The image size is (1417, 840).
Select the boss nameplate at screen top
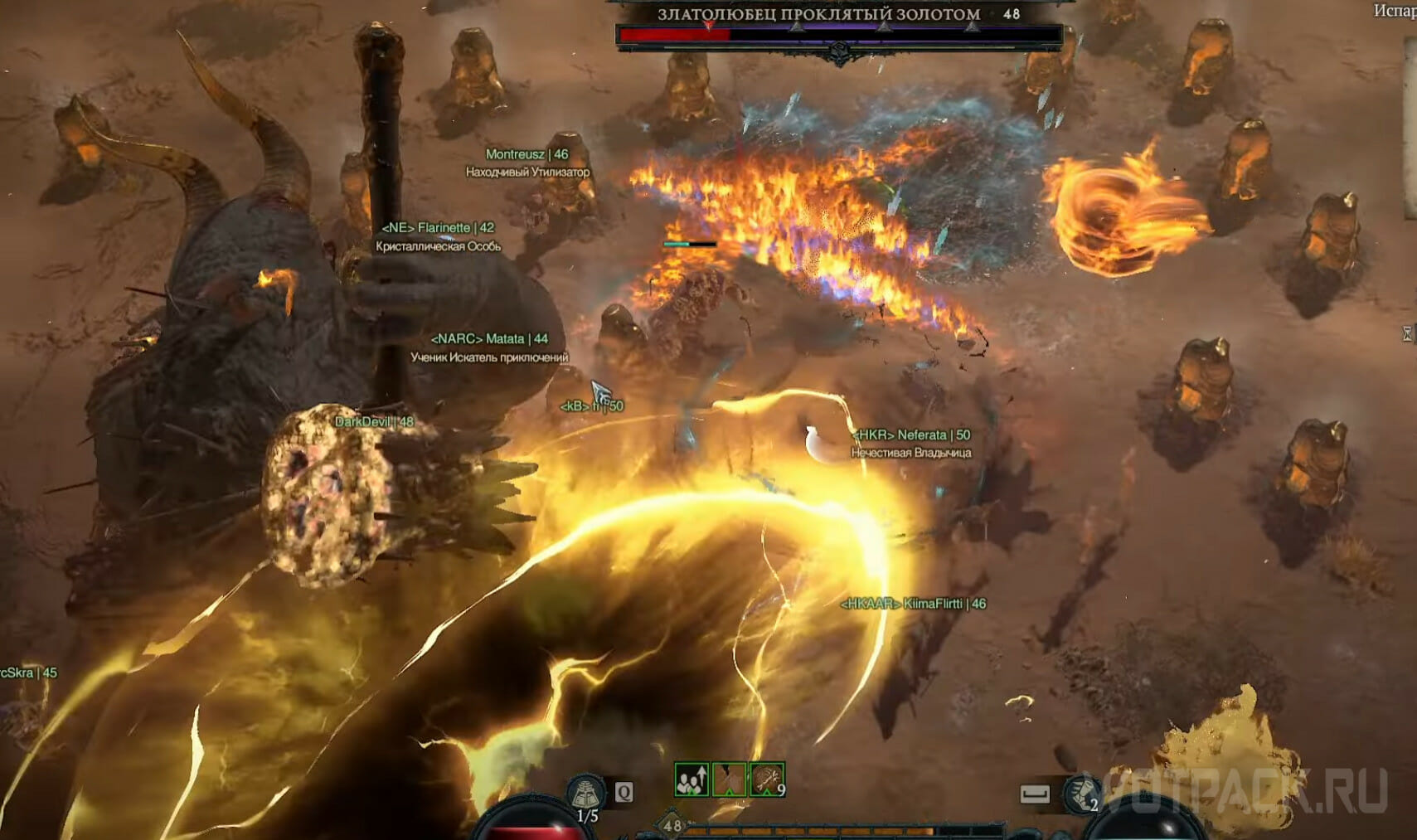(x=818, y=15)
